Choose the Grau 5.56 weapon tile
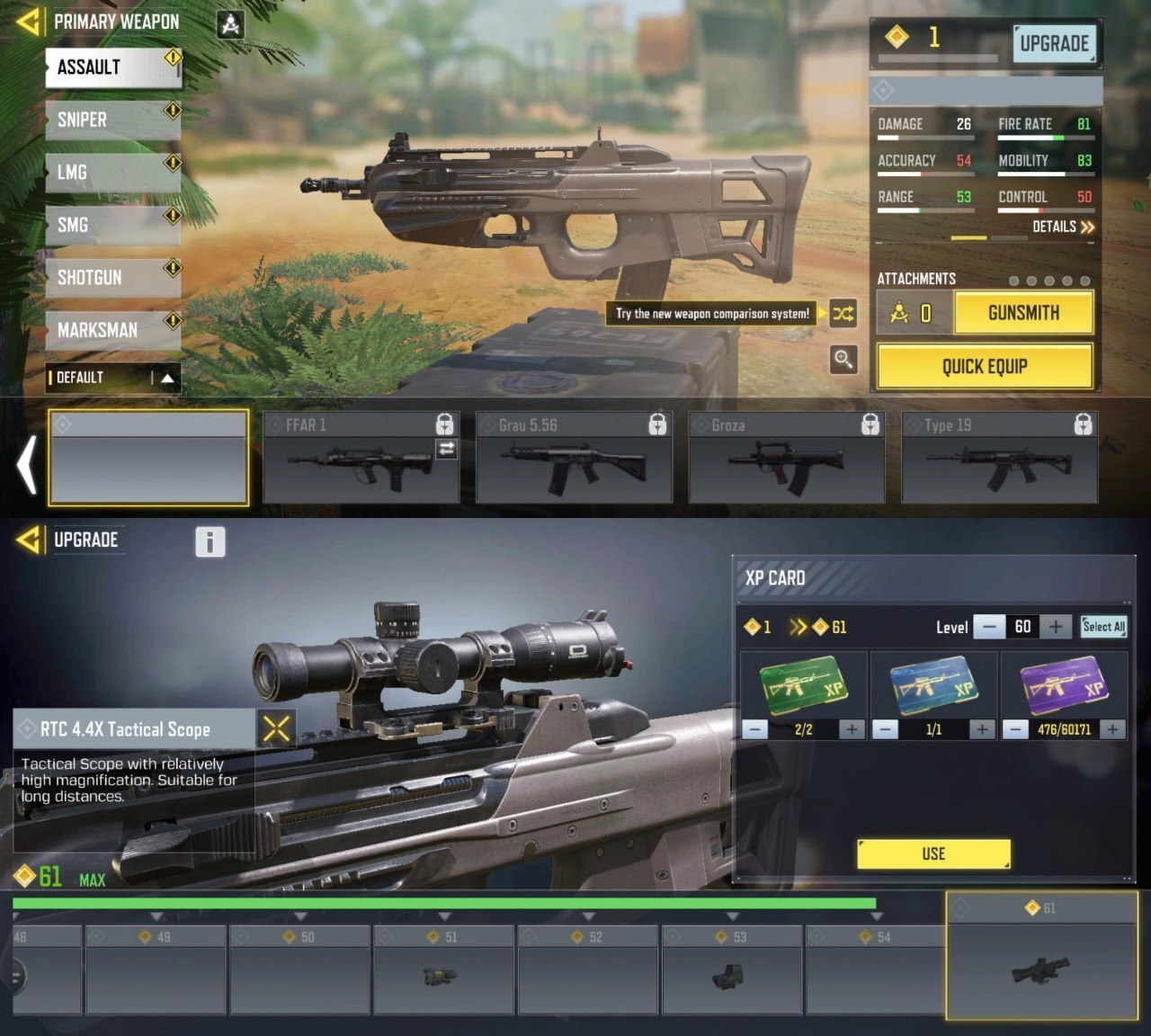The height and width of the screenshot is (1036, 1151). coord(574,457)
